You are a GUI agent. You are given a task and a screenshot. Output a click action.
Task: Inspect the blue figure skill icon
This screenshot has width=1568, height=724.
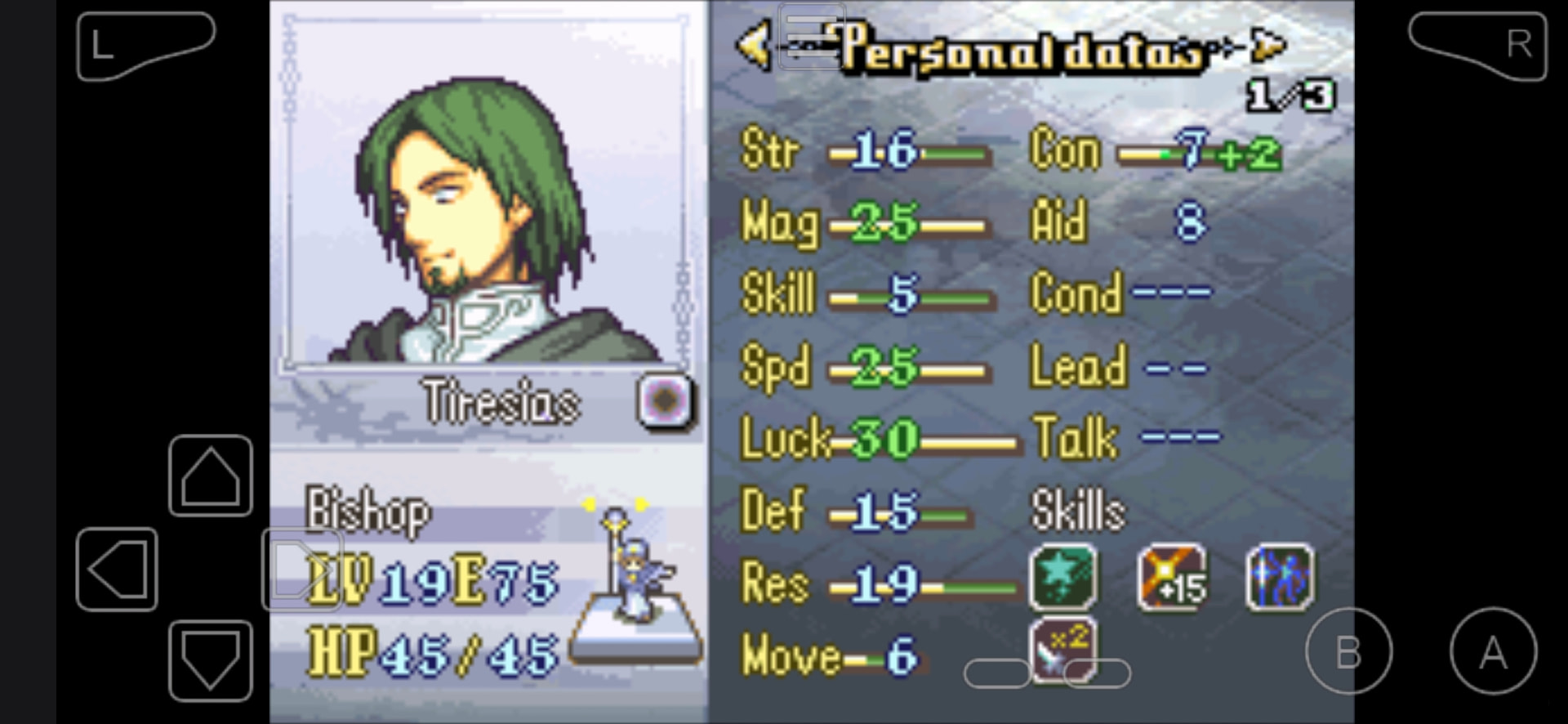coord(1280,578)
